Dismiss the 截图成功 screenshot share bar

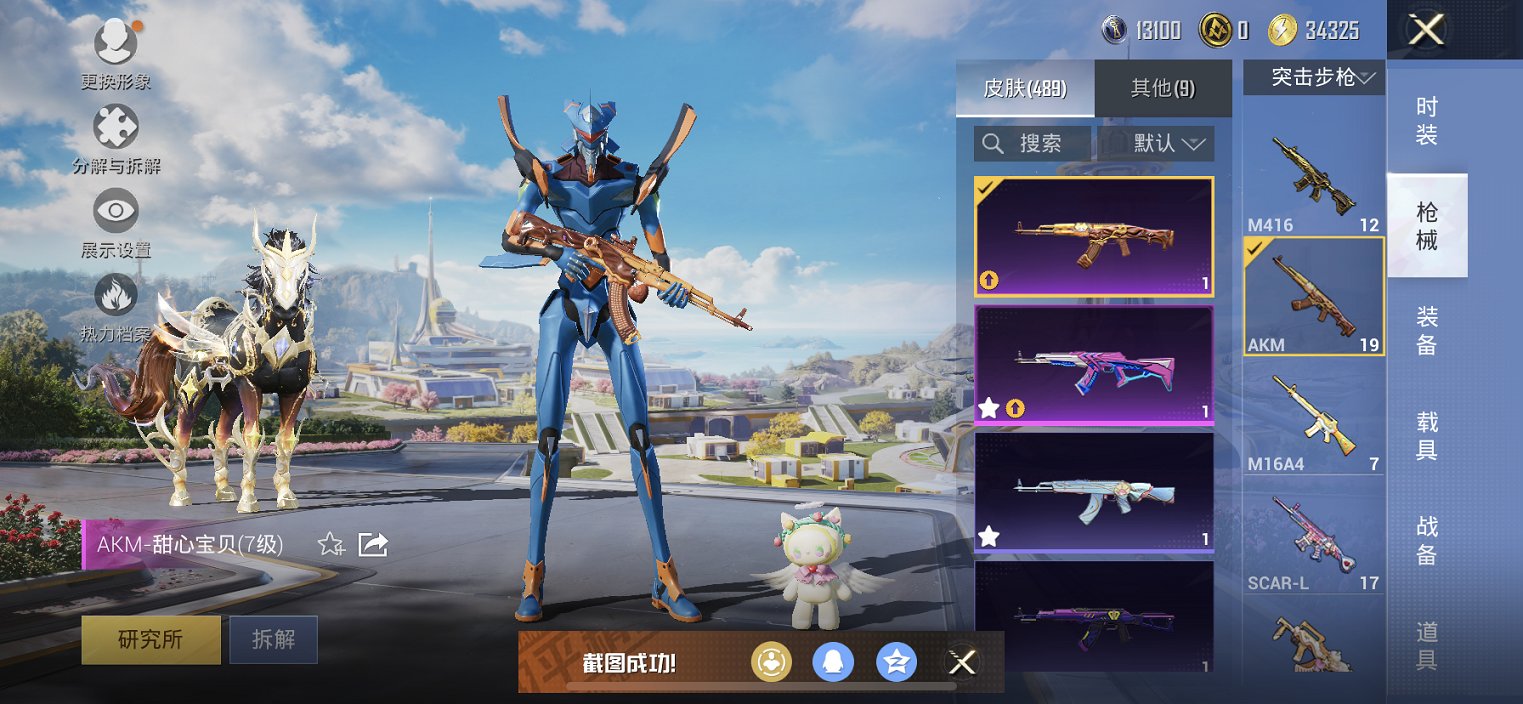[962, 662]
